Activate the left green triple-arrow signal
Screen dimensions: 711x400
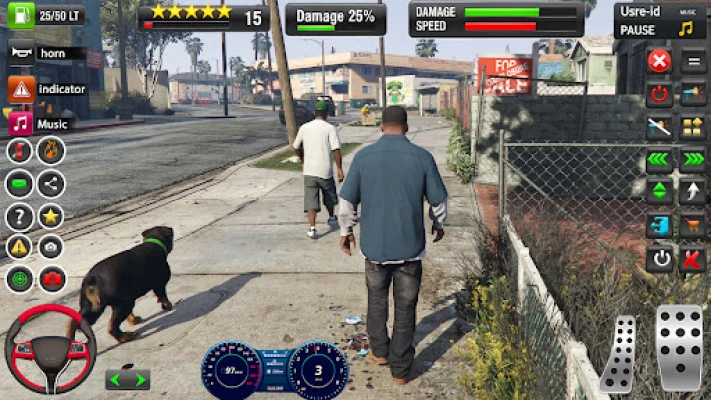tap(659, 159)
